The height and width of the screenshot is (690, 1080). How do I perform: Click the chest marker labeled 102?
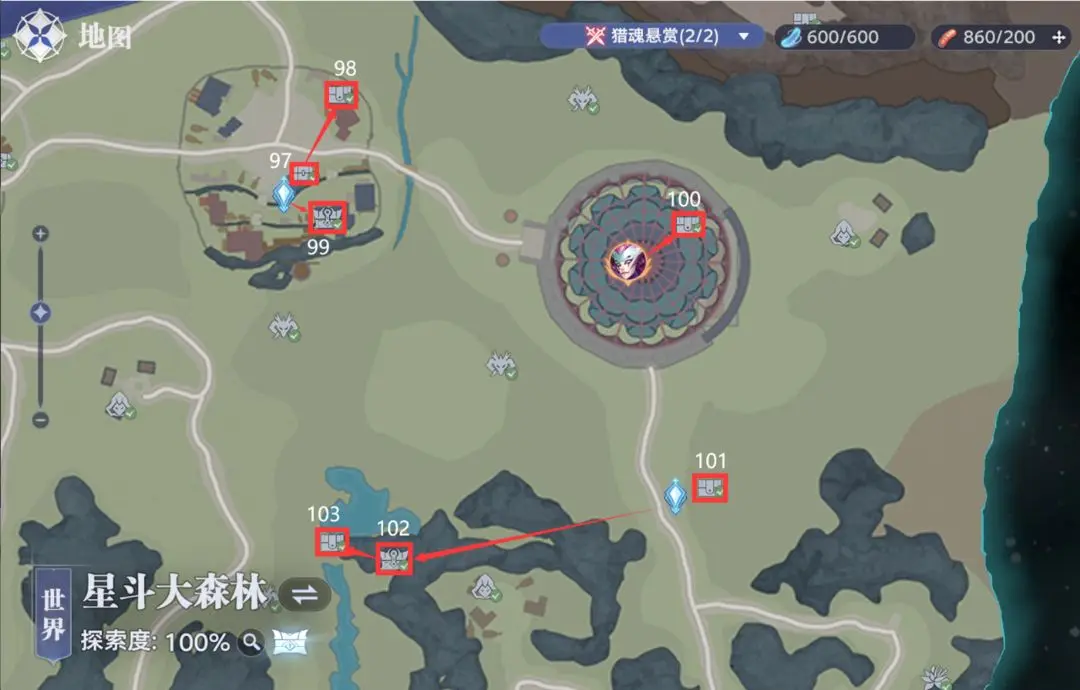[x=394, y=558]
